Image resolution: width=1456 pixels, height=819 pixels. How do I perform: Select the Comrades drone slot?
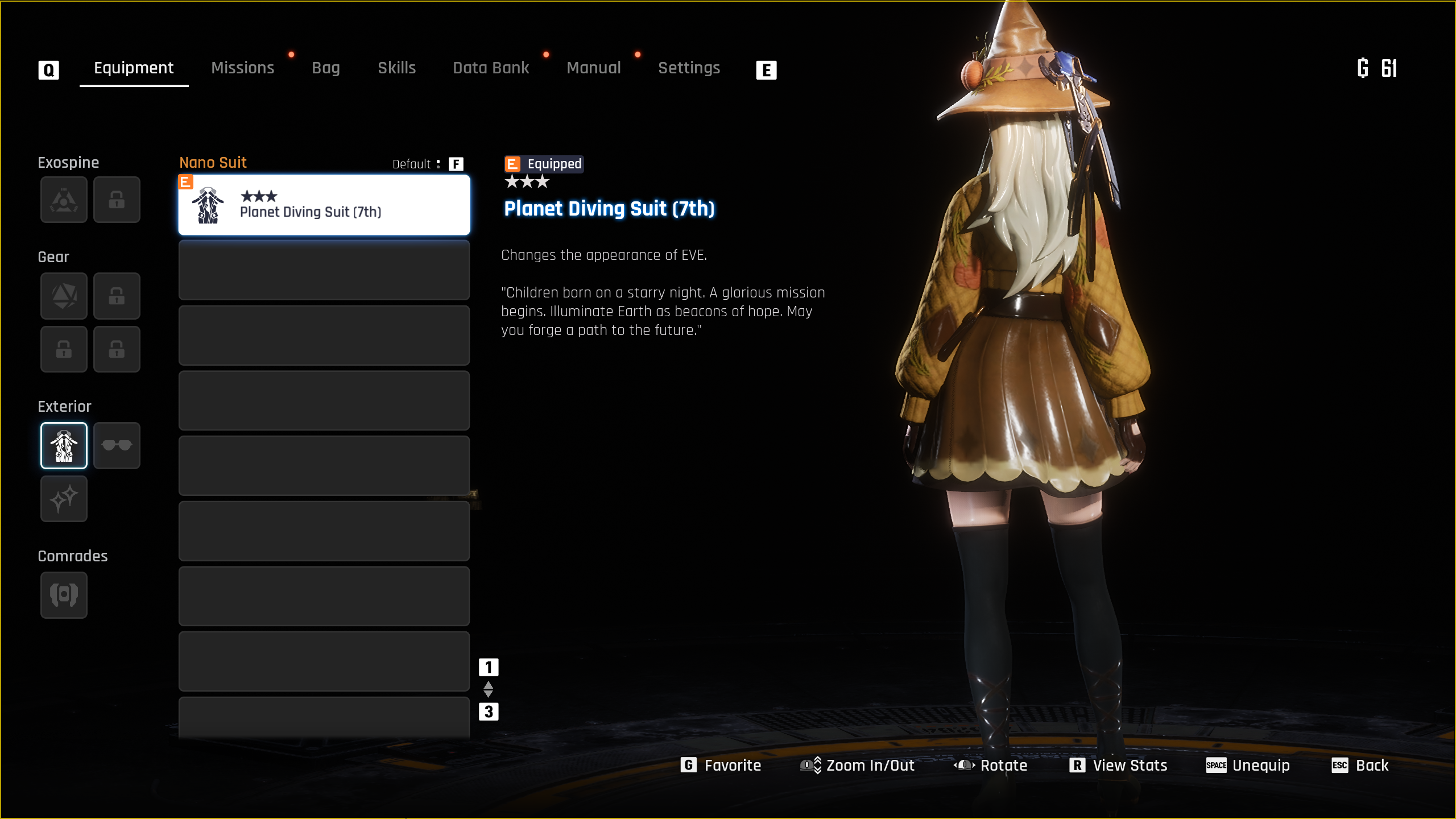point(64,595)
